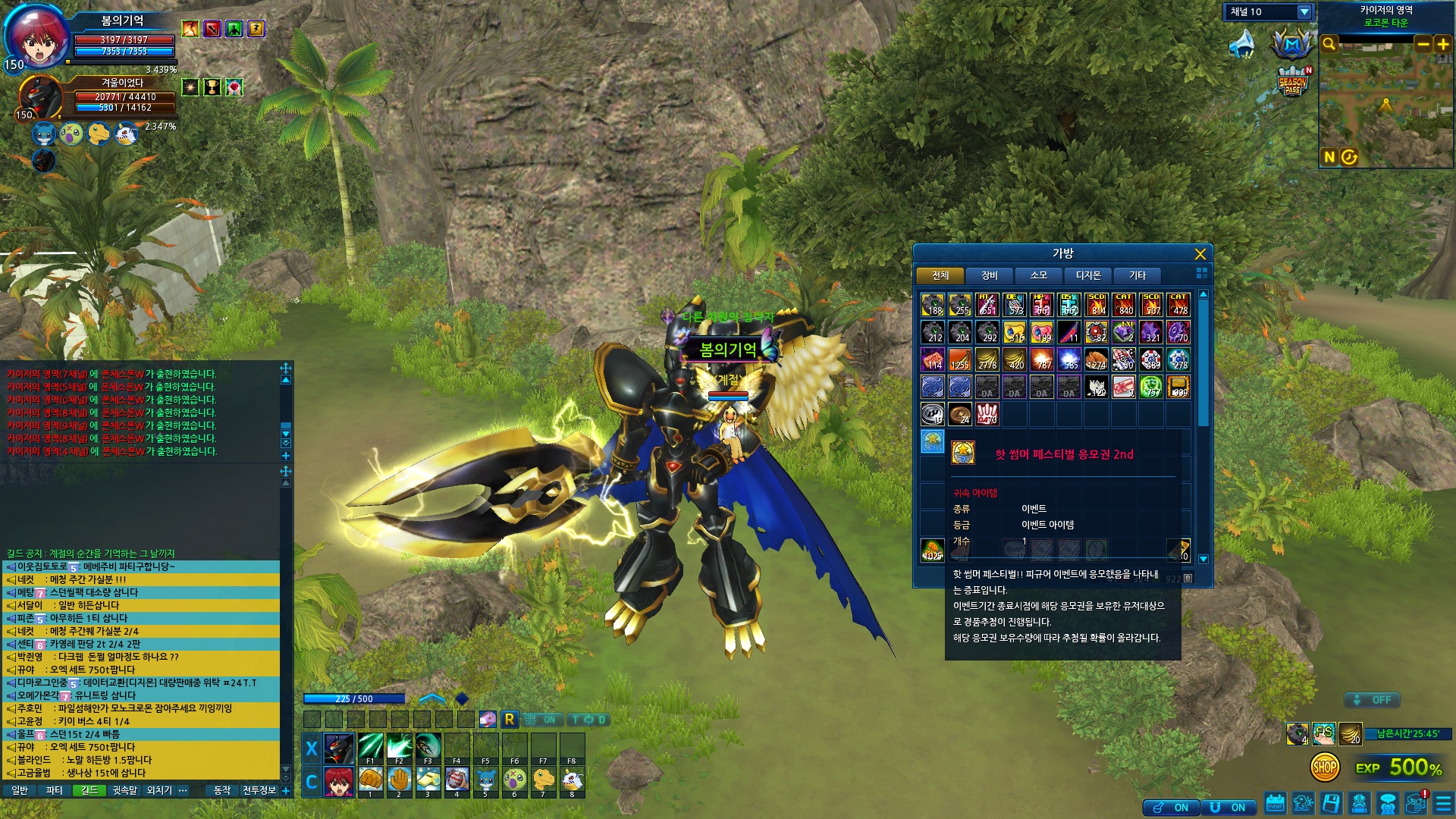Open the megaphone announcement icon

1241,45
